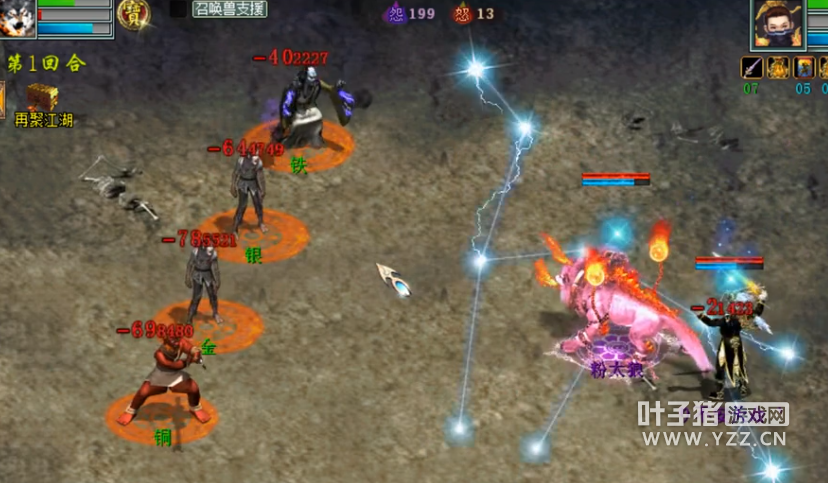Open the gold 寶 treasure medallion
Screen dimensions: 828x483
(x=133, y=14)
